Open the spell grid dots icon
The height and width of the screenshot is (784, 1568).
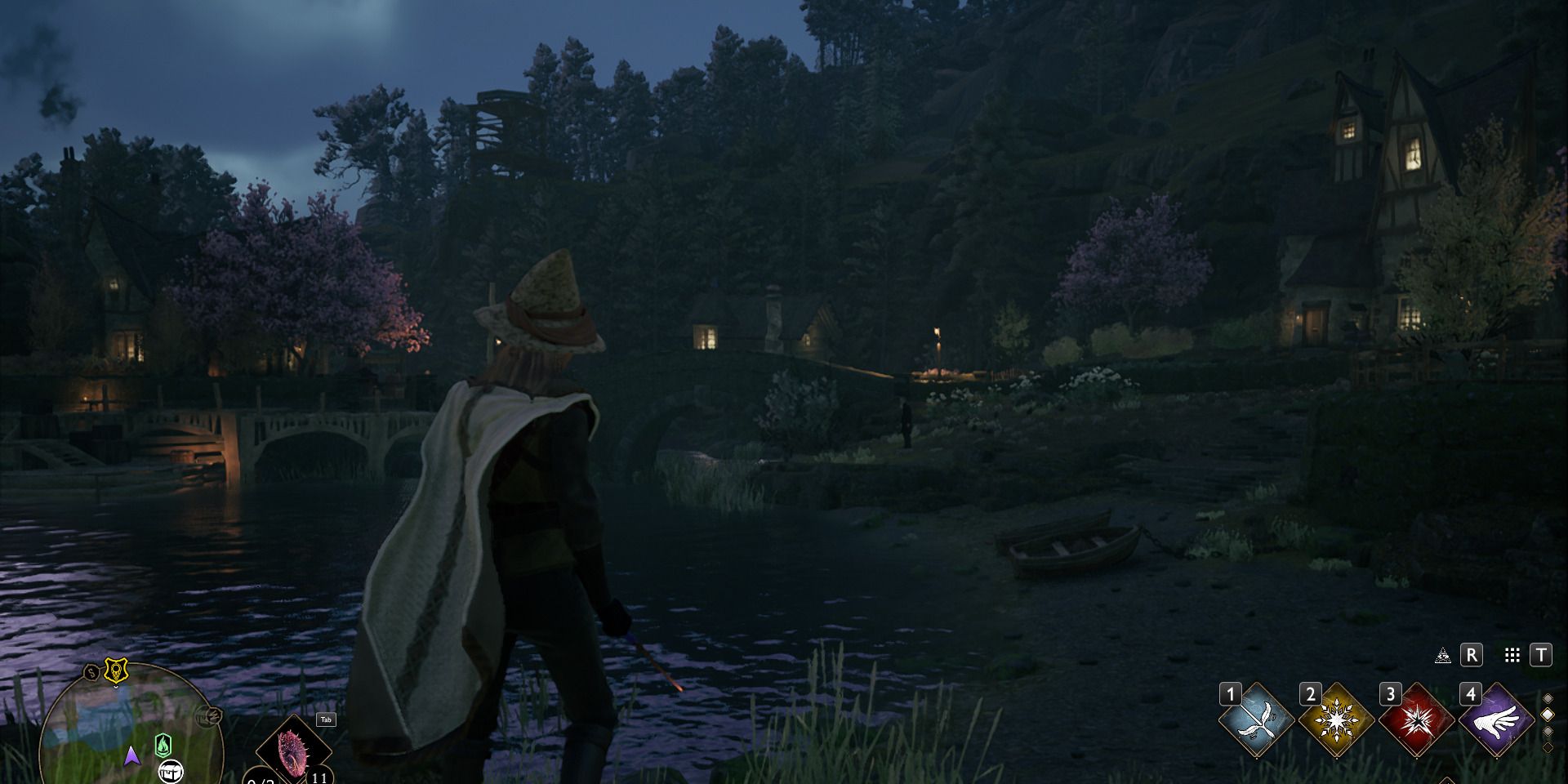[1512, 655]
